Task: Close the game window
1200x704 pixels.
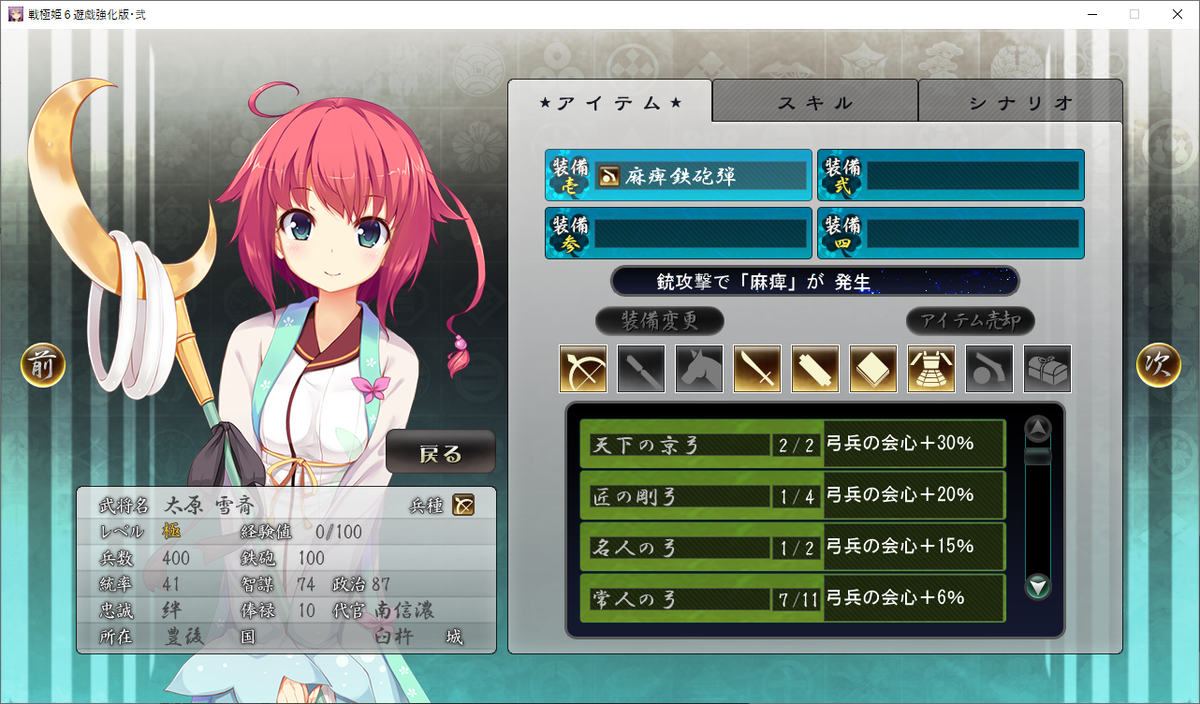Action: coord(1176,14)
